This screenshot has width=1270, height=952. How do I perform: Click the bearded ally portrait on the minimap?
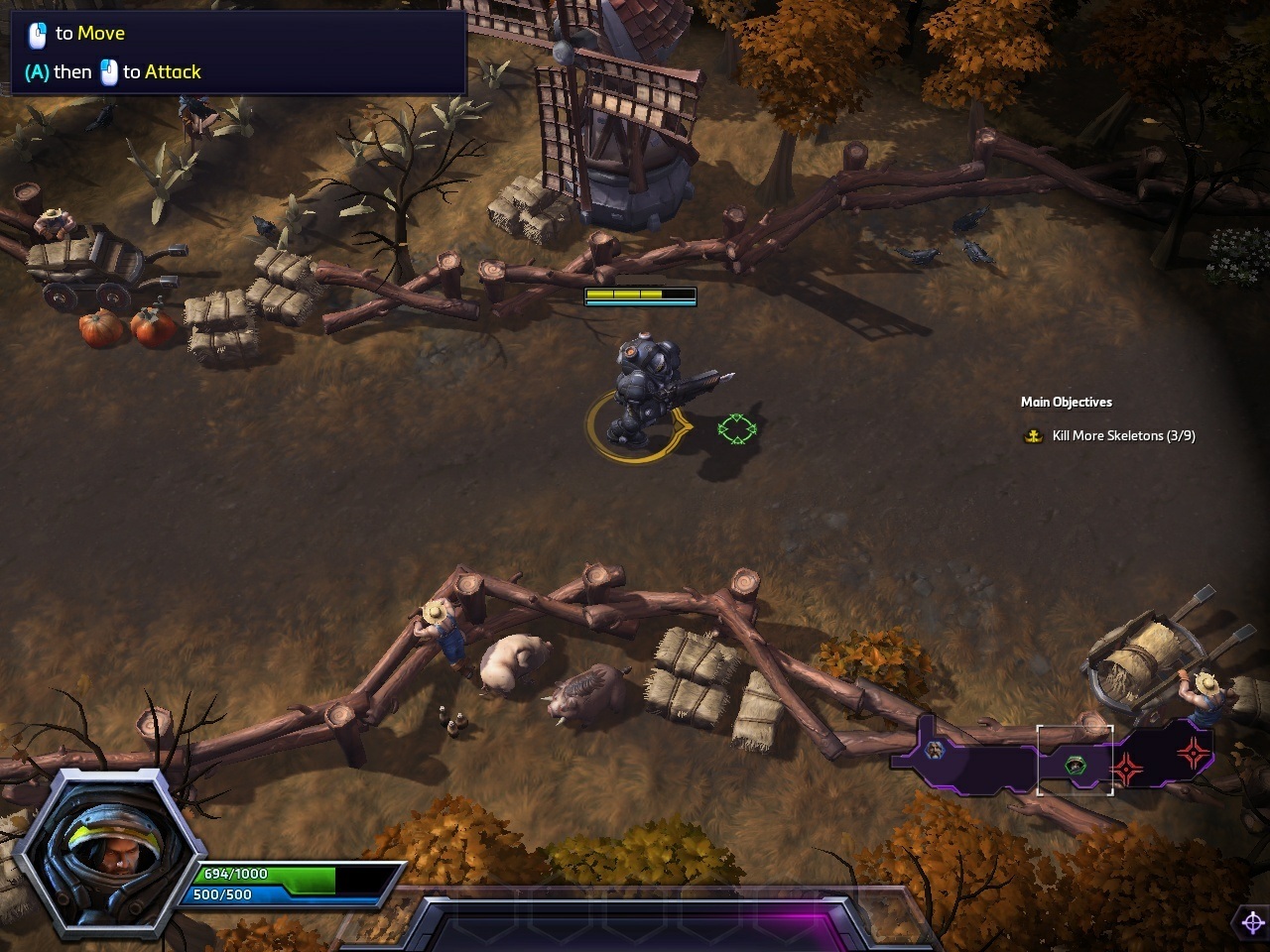pyautogui.click(x=935, y=751)
